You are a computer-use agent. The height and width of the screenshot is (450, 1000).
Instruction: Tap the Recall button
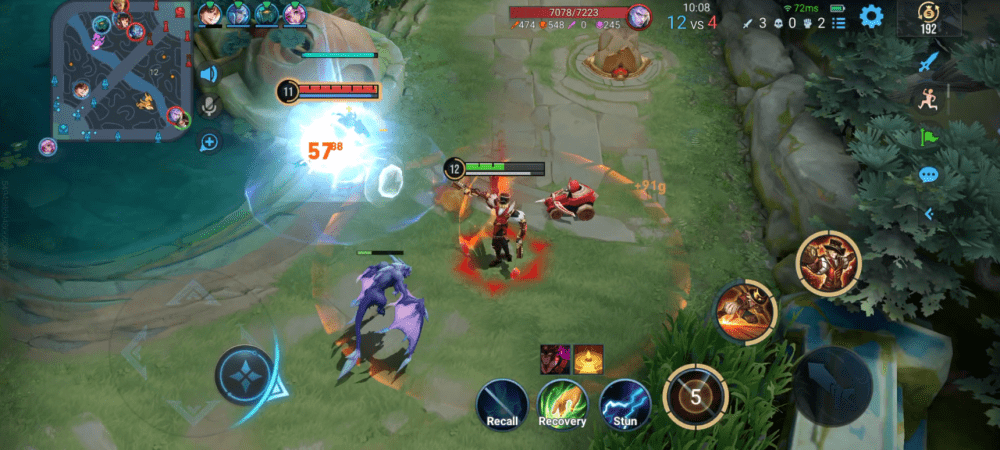pyautogui.click(x=502, y=405)
